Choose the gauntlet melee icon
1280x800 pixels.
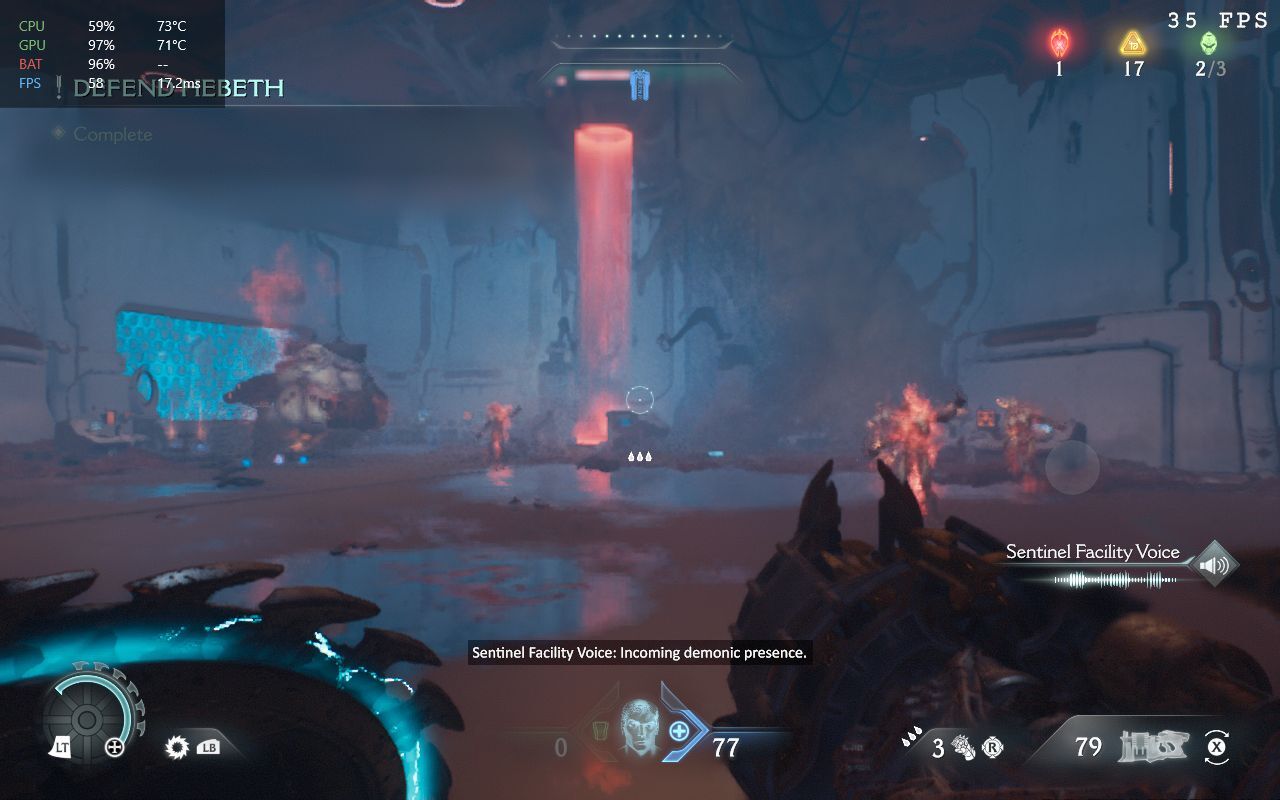pyautogui.click(x=966, y=747)
